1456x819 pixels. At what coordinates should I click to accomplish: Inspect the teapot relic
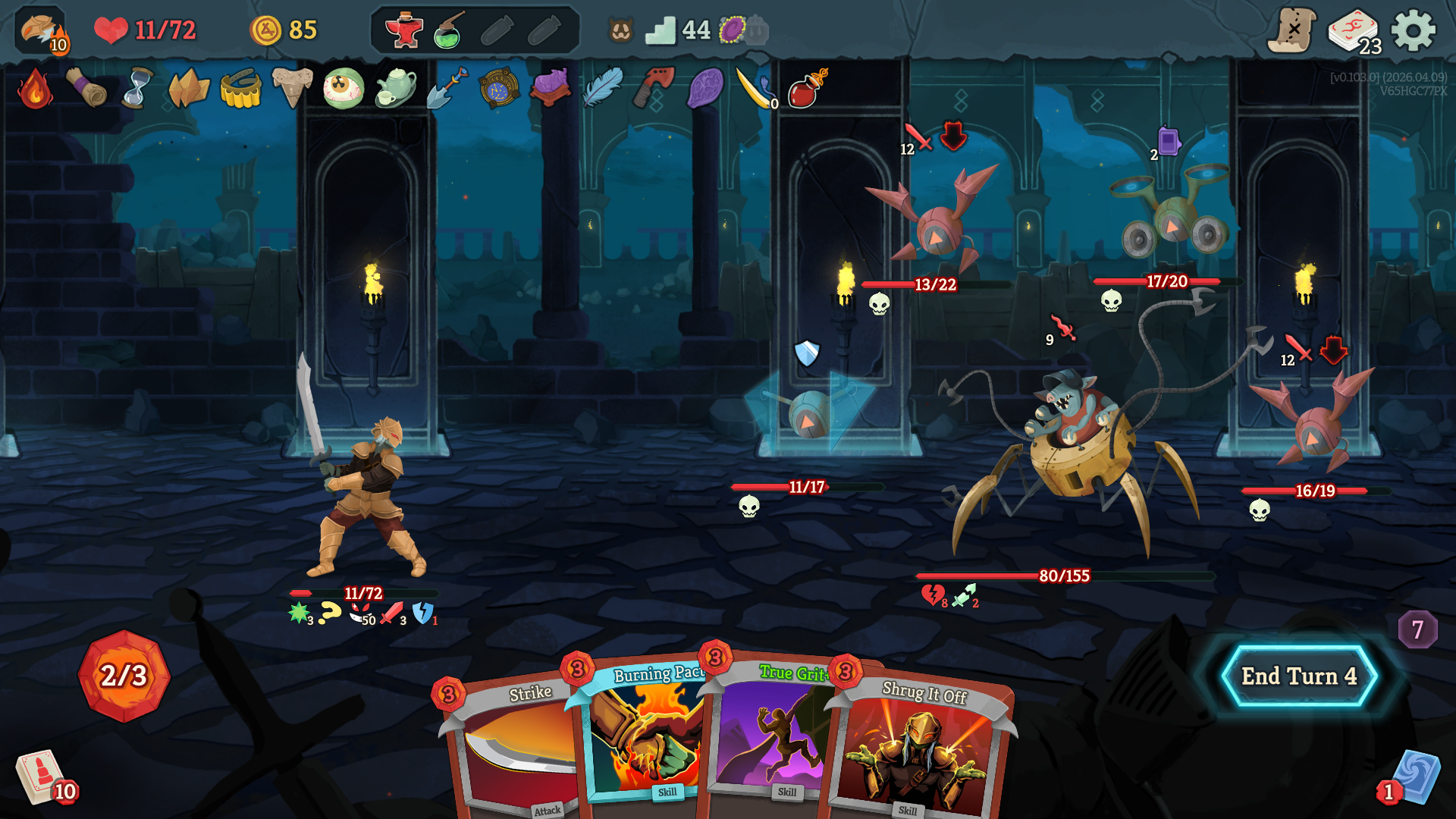click(395, 89)
